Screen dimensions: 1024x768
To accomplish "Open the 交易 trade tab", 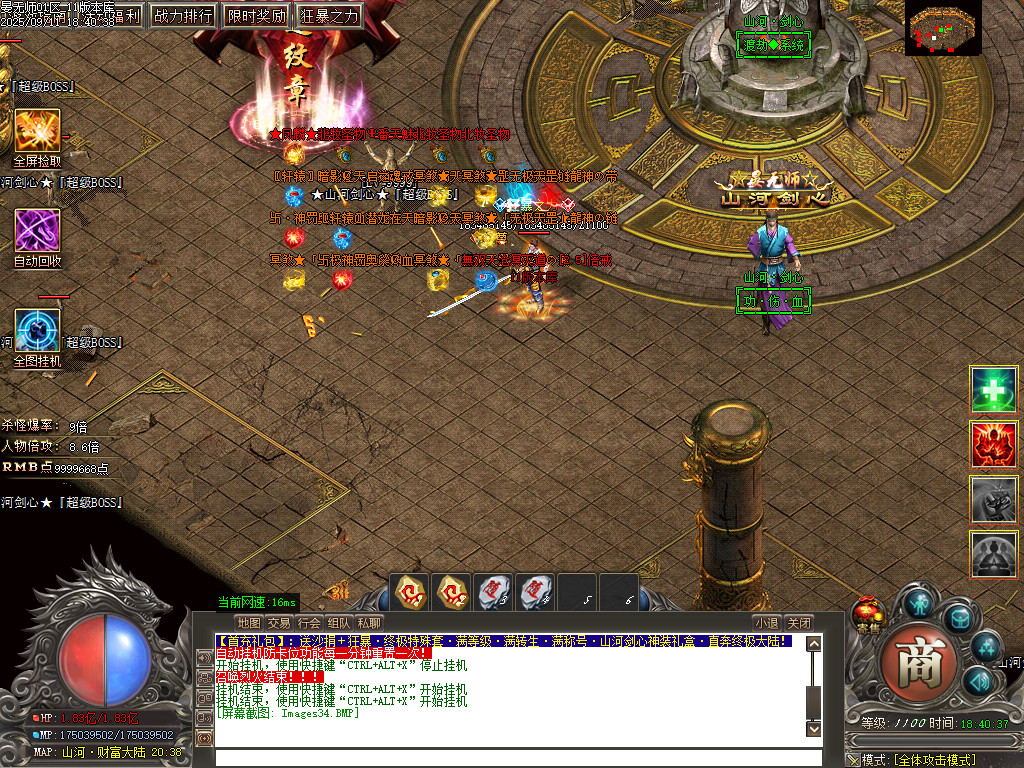I will click(279, 622).
